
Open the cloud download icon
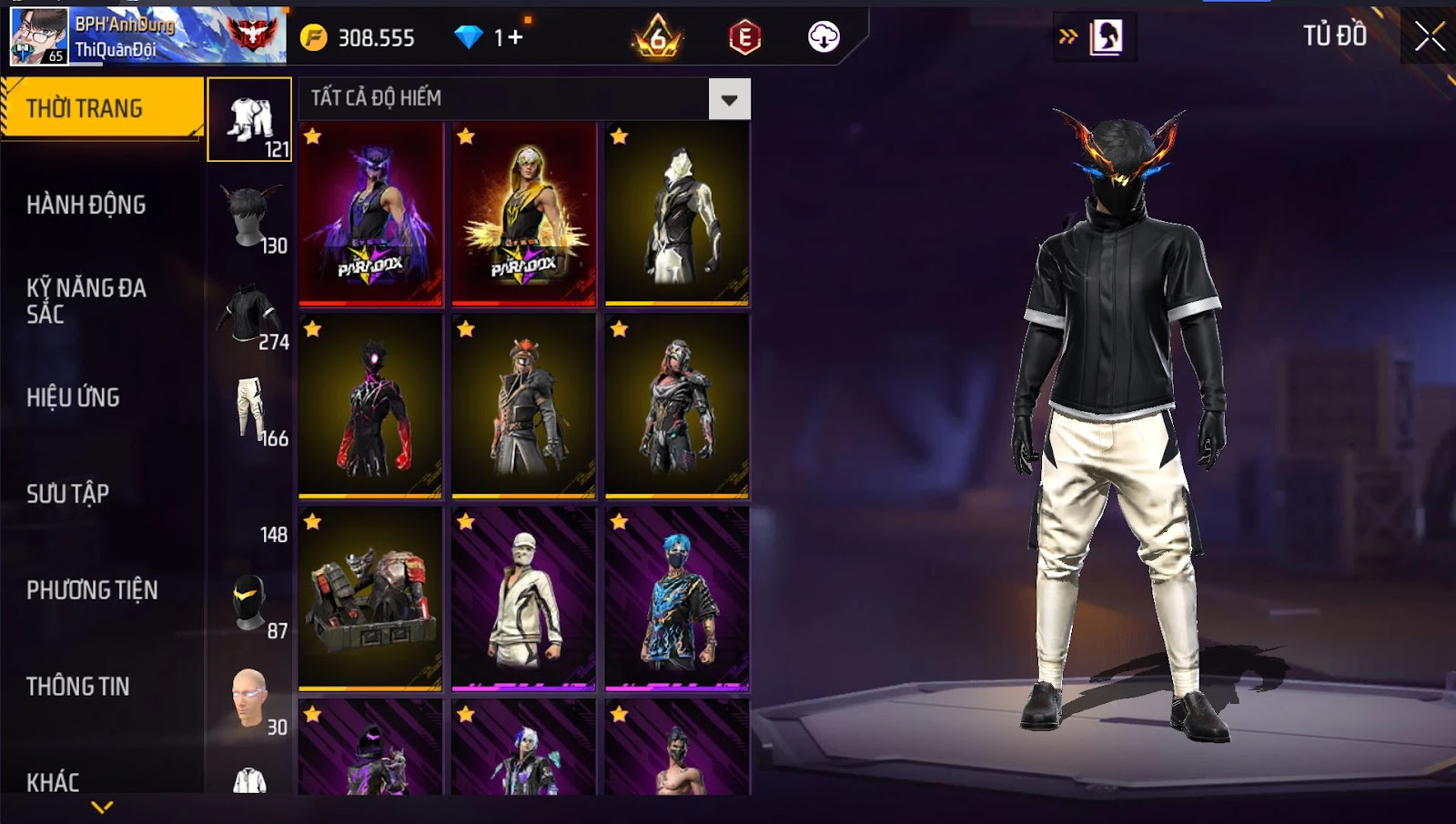[824, 37]
